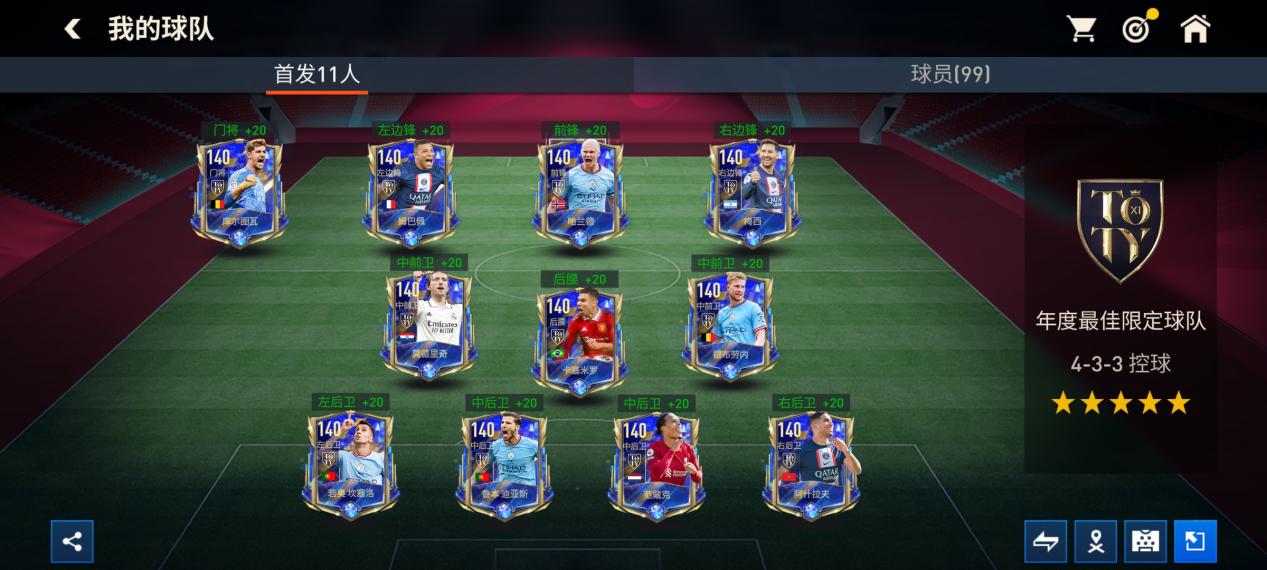Go back using the top-left arrow
The image size is (1267, 570).
72,29
